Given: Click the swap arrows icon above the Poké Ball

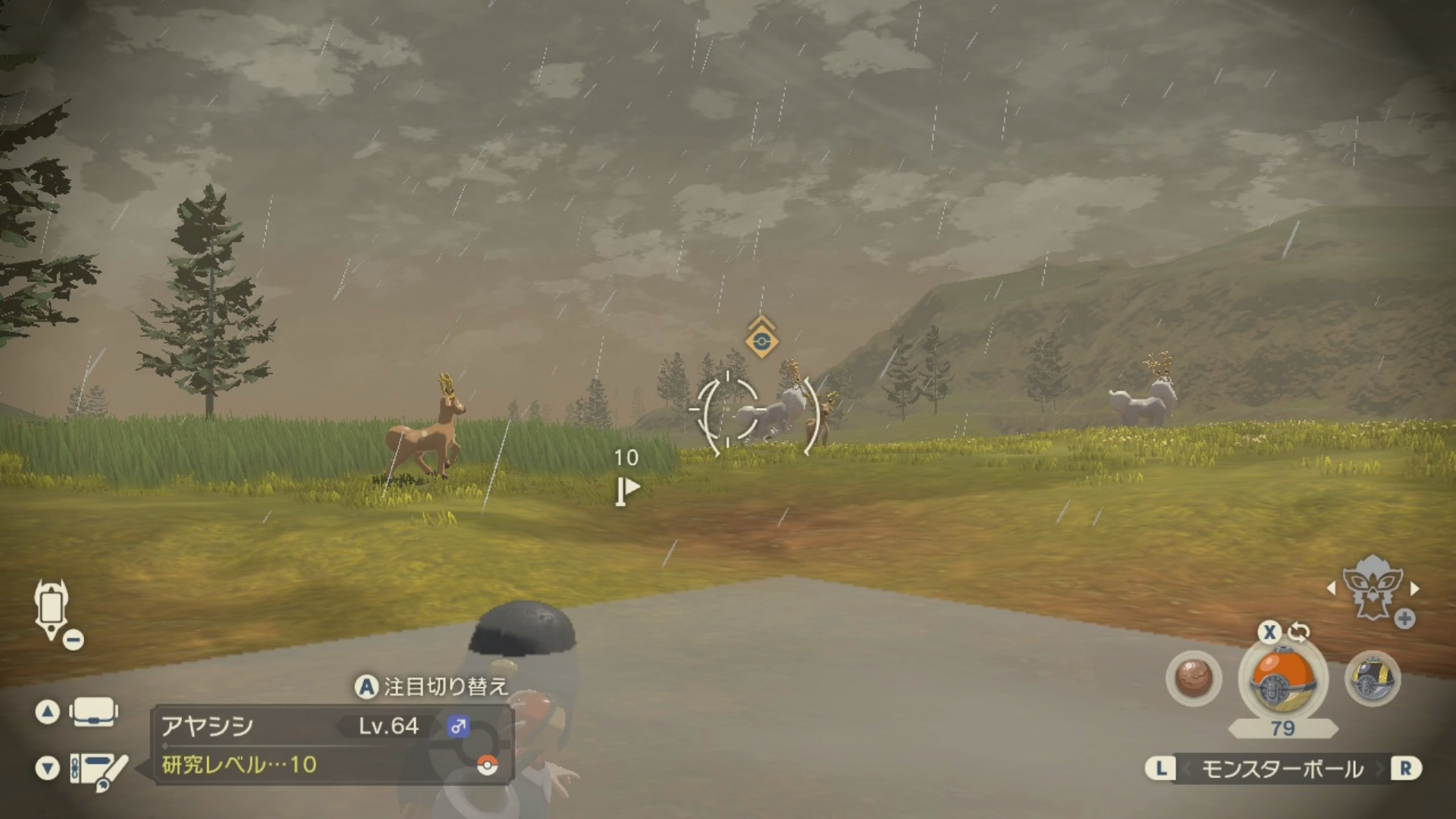Looking at the screenshot, I should tap(1299, 631).
